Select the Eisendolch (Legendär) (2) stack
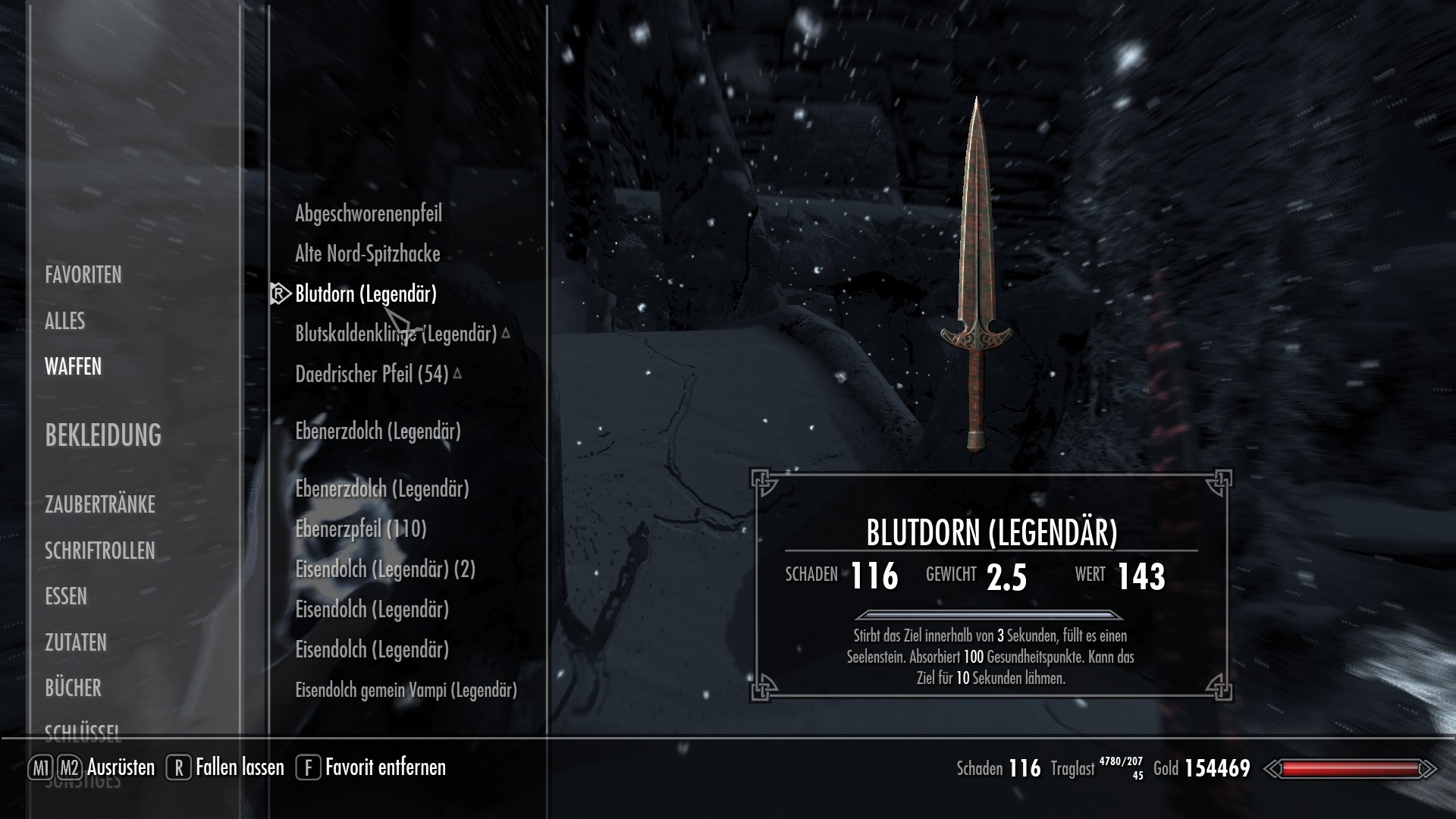Screen dimensions: 1456x819 (x=385, y=570)
